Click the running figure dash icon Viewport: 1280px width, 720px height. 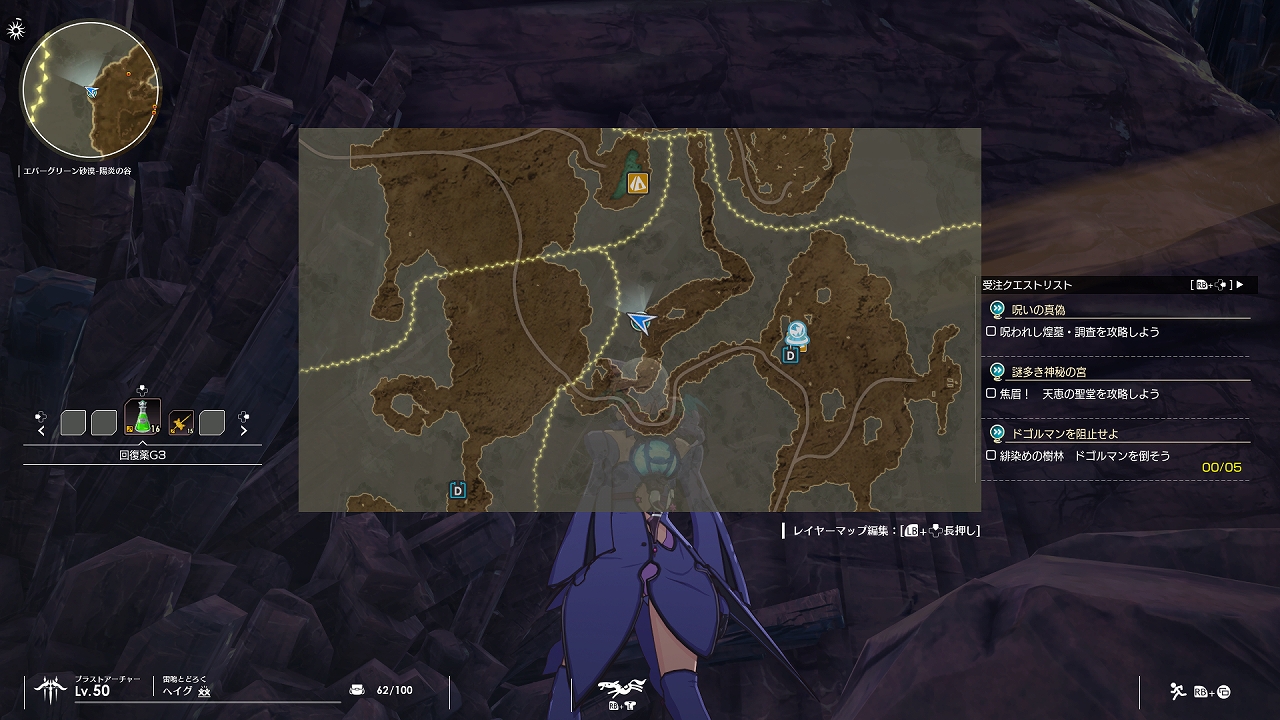coord(1178,690)
